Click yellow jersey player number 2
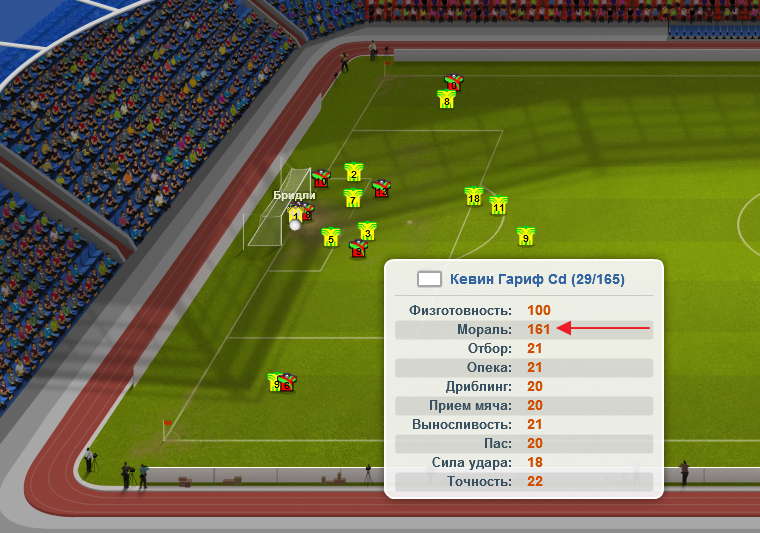Screen dimensions: 760x533 (353, 172)
